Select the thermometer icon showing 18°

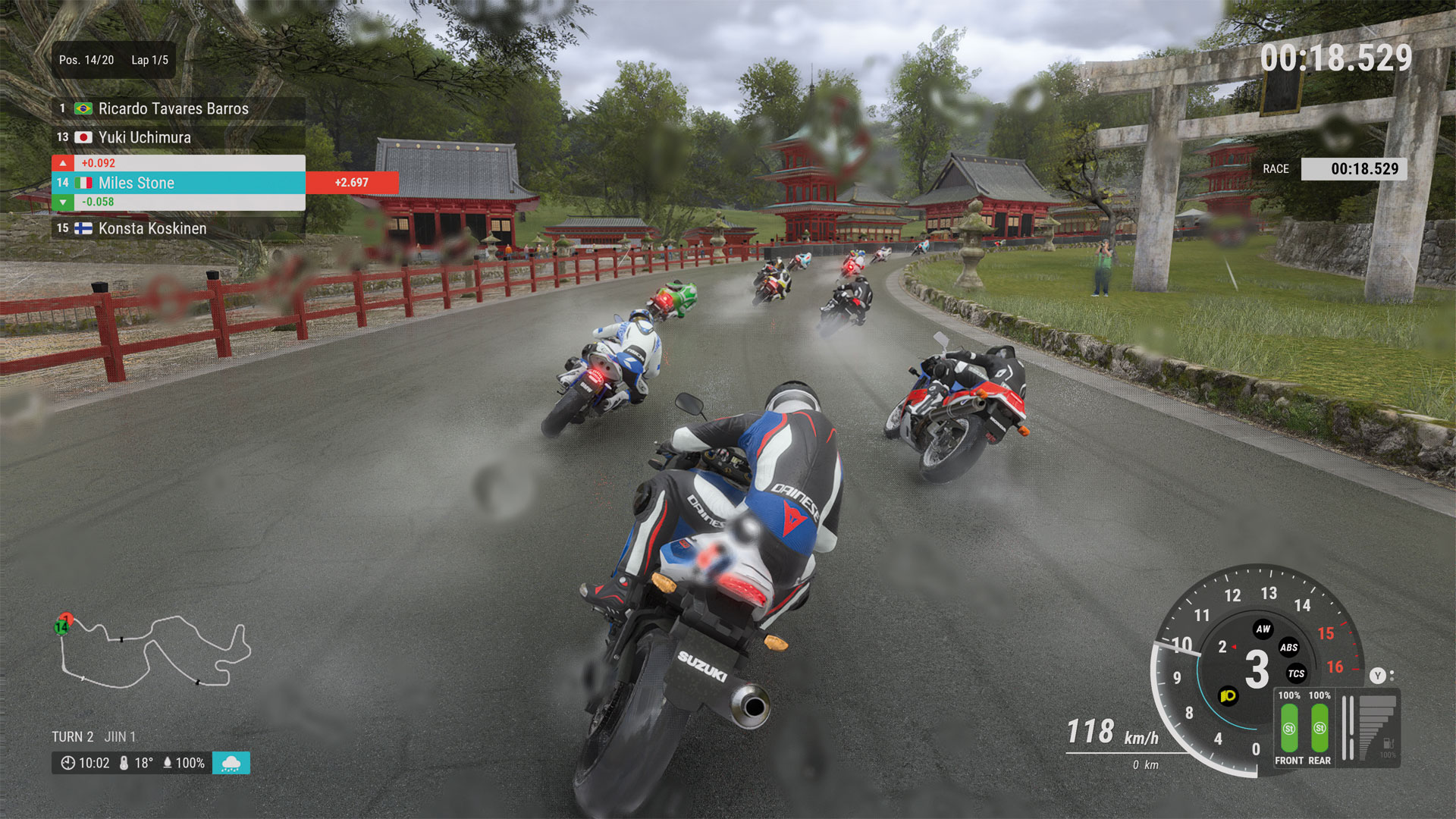pos(125,764)
